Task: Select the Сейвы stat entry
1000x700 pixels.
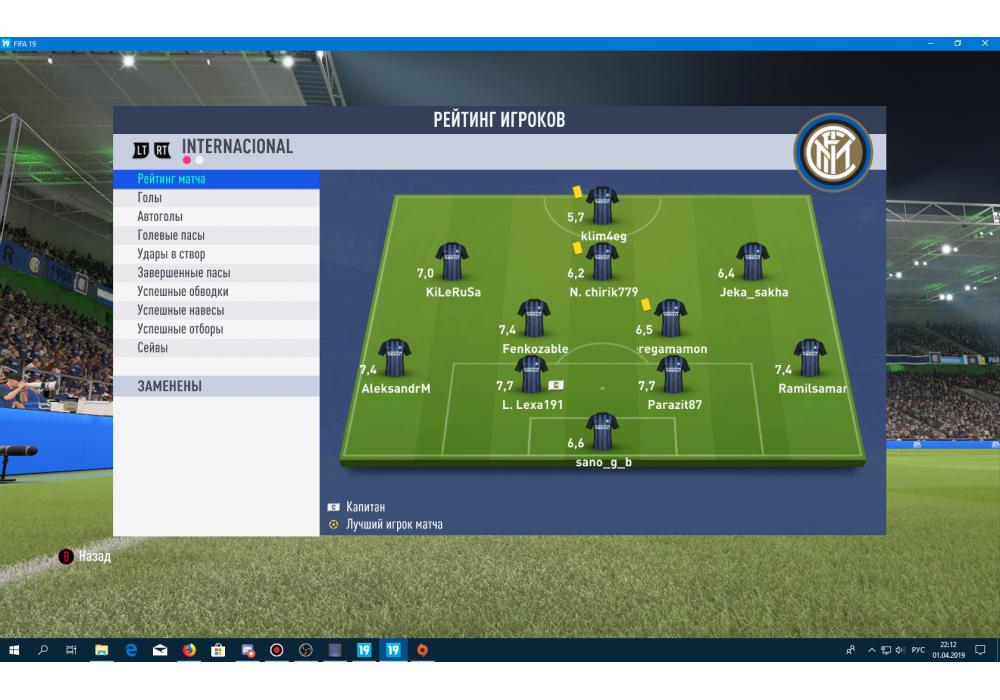Action: point(153,348)
